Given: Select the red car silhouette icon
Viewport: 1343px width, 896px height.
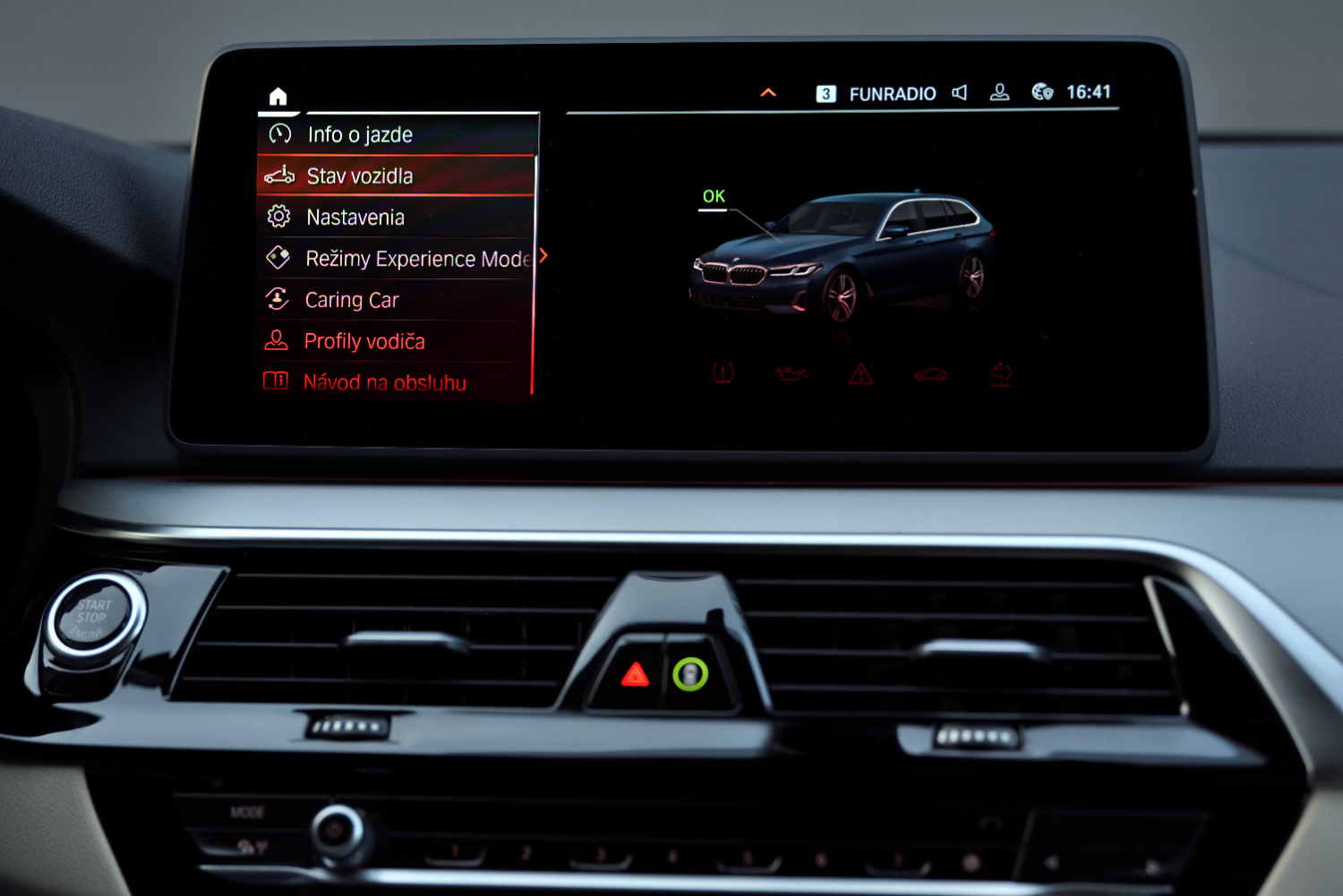Looking at the screenshot, I should (931, 374).
